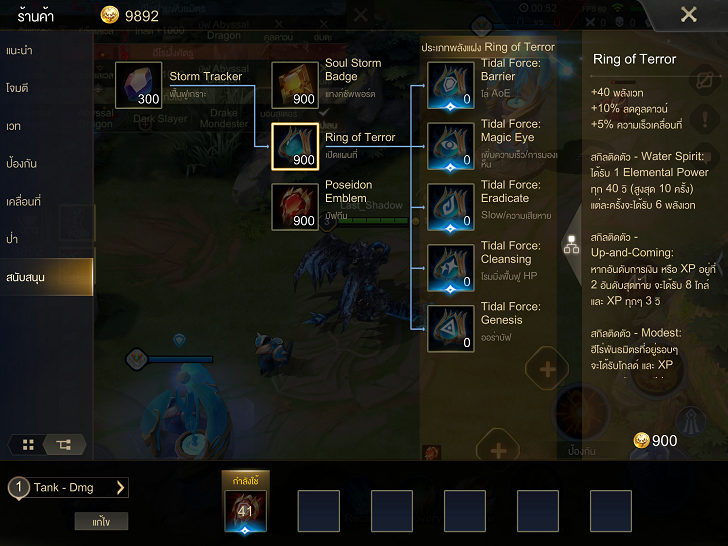Choose the Soul Storm Badge item
728x546 pixels.
coord(295,85)
